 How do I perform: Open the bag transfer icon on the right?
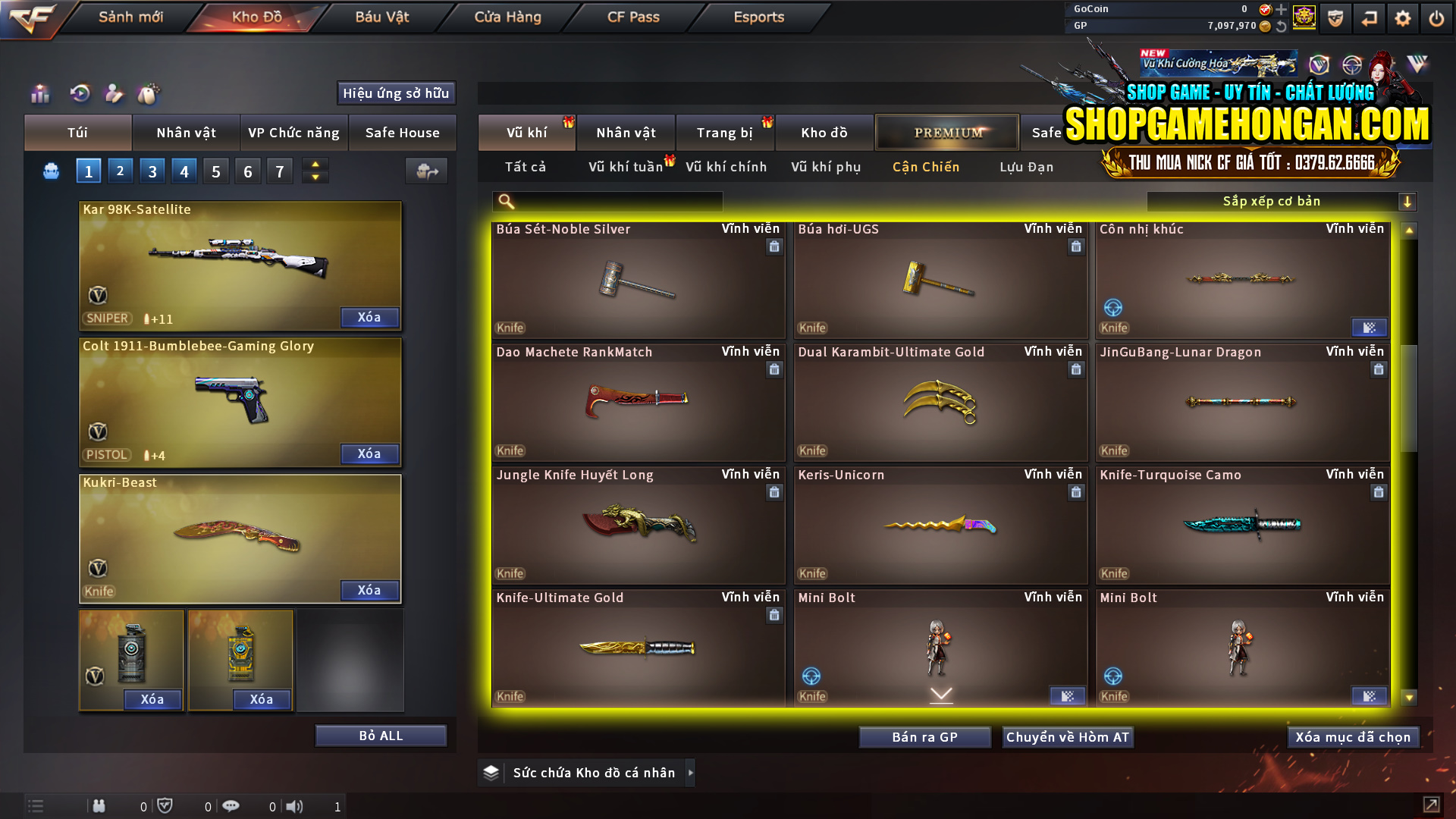point(426,171)
